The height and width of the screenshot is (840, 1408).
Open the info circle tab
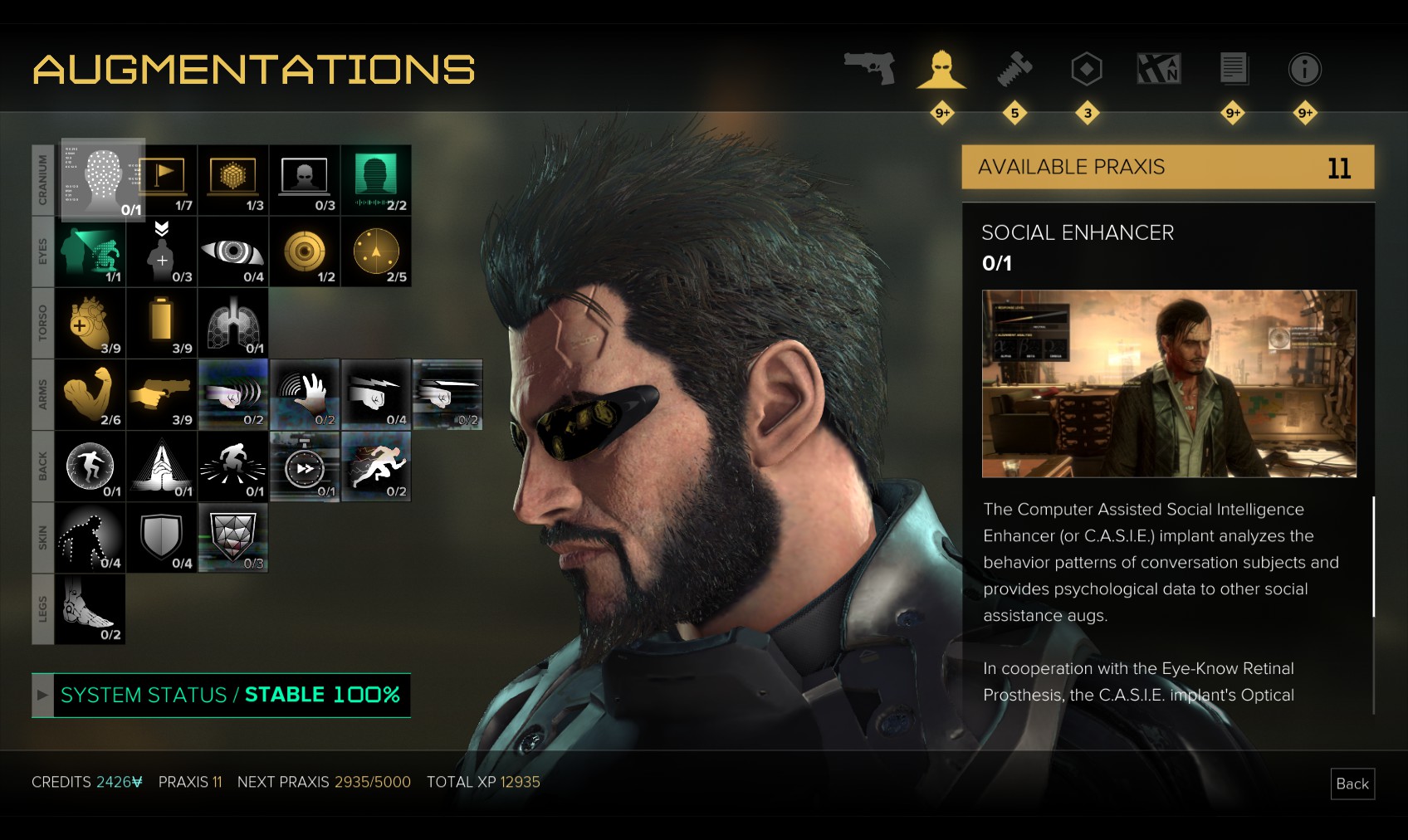pyautogui.click(x=1304, y=68)
